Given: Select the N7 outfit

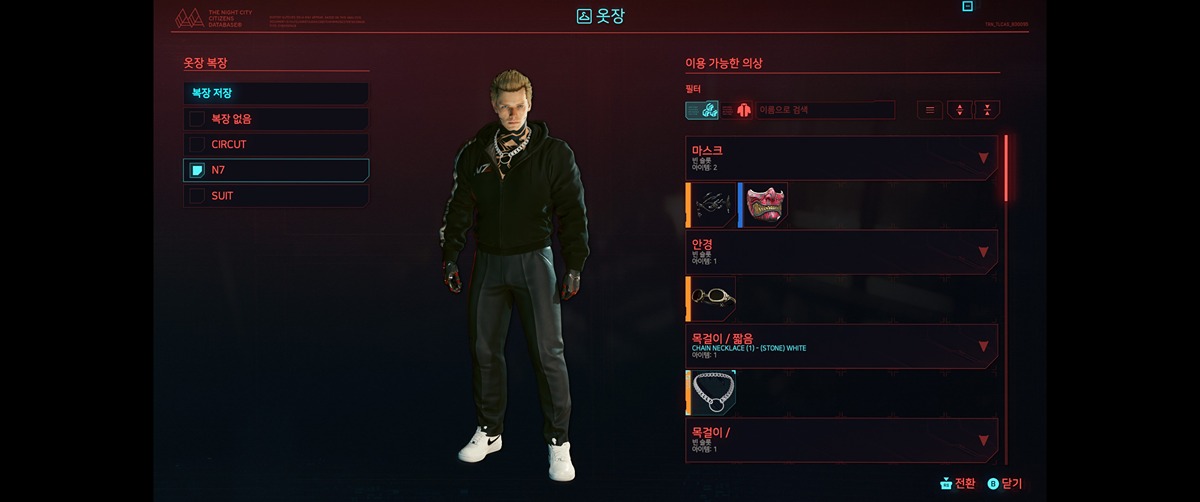Looking at the screenshot, I should pyautogui.click(x=275, y=170).
